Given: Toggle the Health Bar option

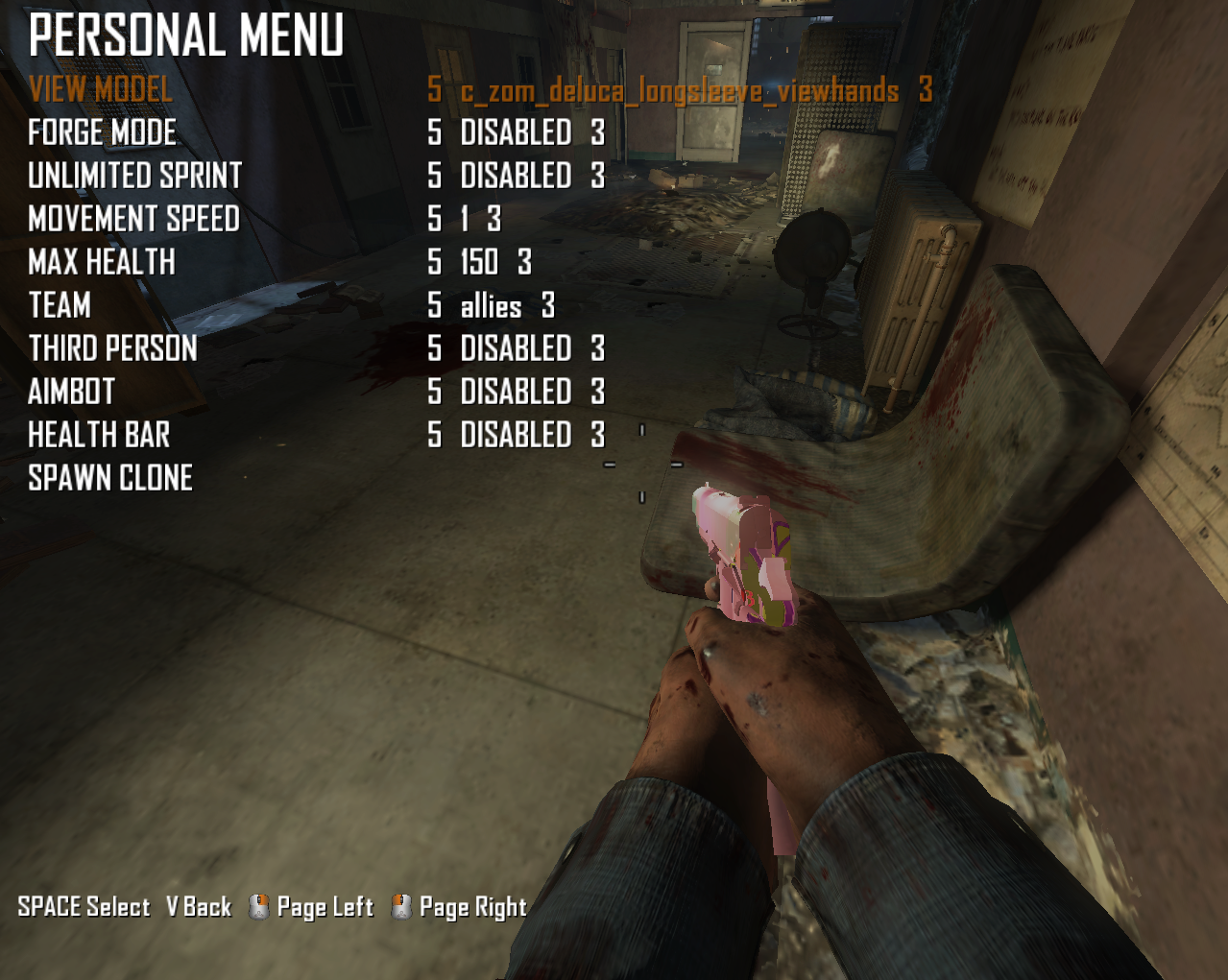Looking at the screenshot, I should click(99, 436).
